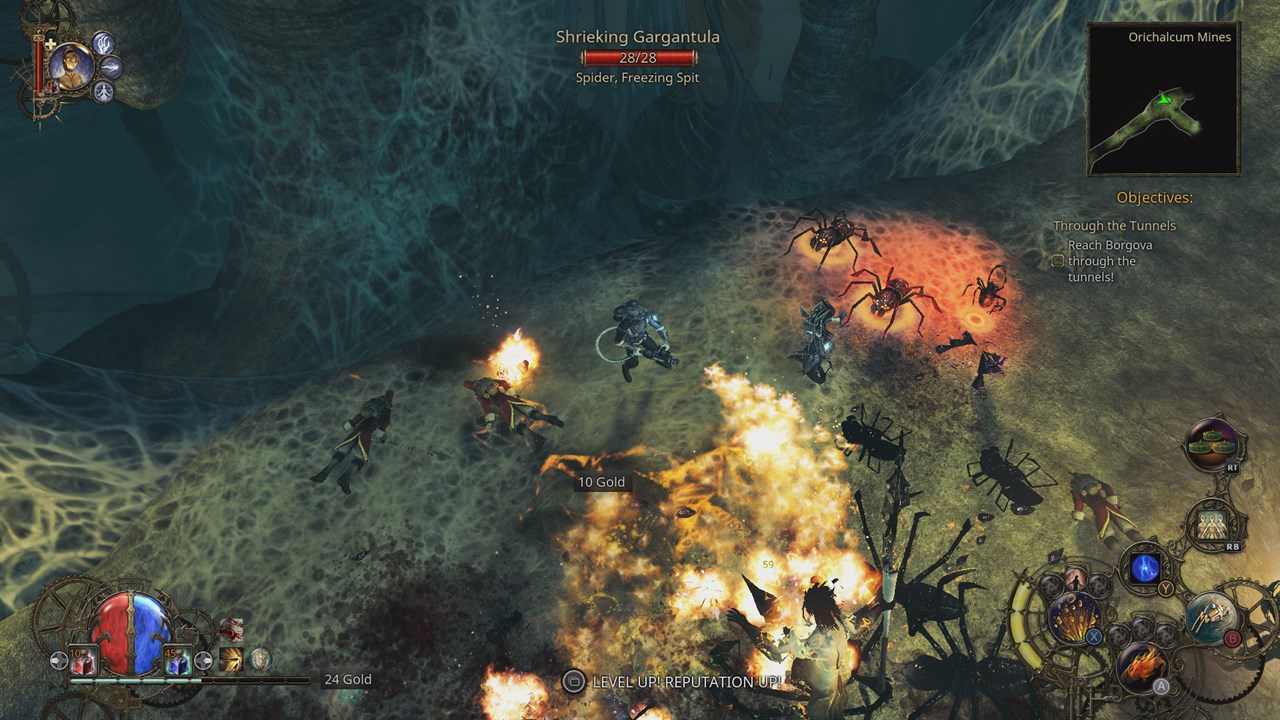Image resolution: width=1280 pixels, height=720 pixels.
Task: Cast the blue lightning orb skill
Action: 1145,568
